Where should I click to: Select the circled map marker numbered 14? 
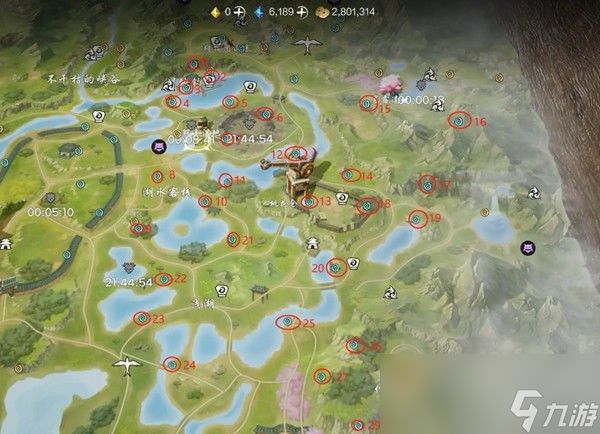348,175
